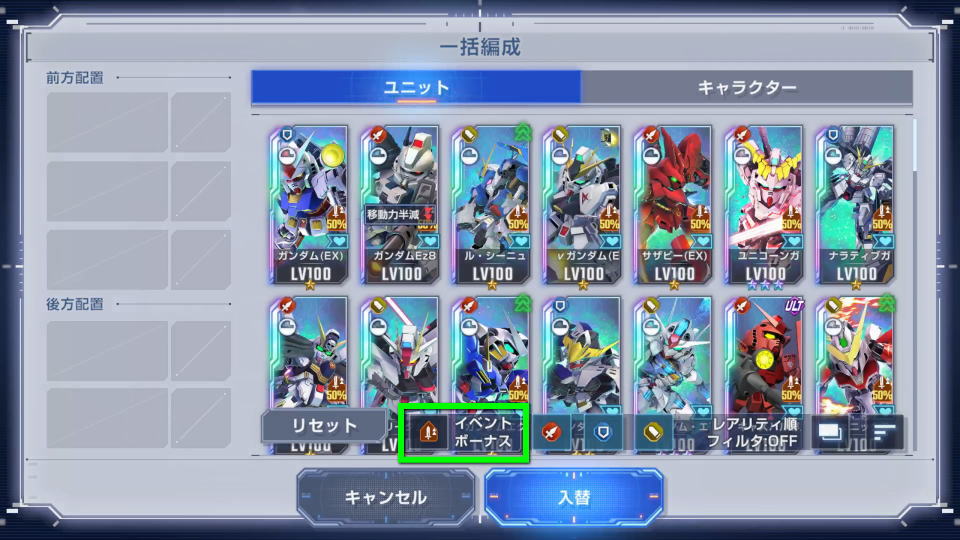This screenshot has width=960, height=540.
Task: Choose the ガンダム(EX) unit card
Action: coord(308,205)
